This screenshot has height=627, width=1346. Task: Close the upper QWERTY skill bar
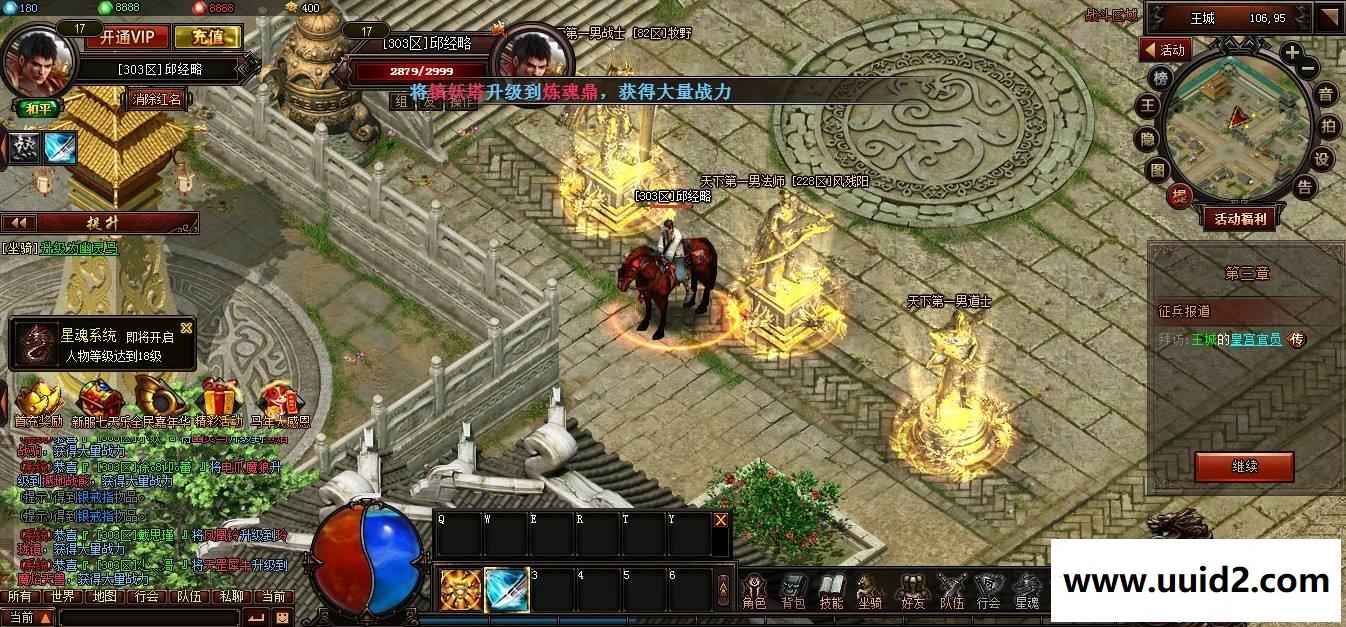coord(721,520)
